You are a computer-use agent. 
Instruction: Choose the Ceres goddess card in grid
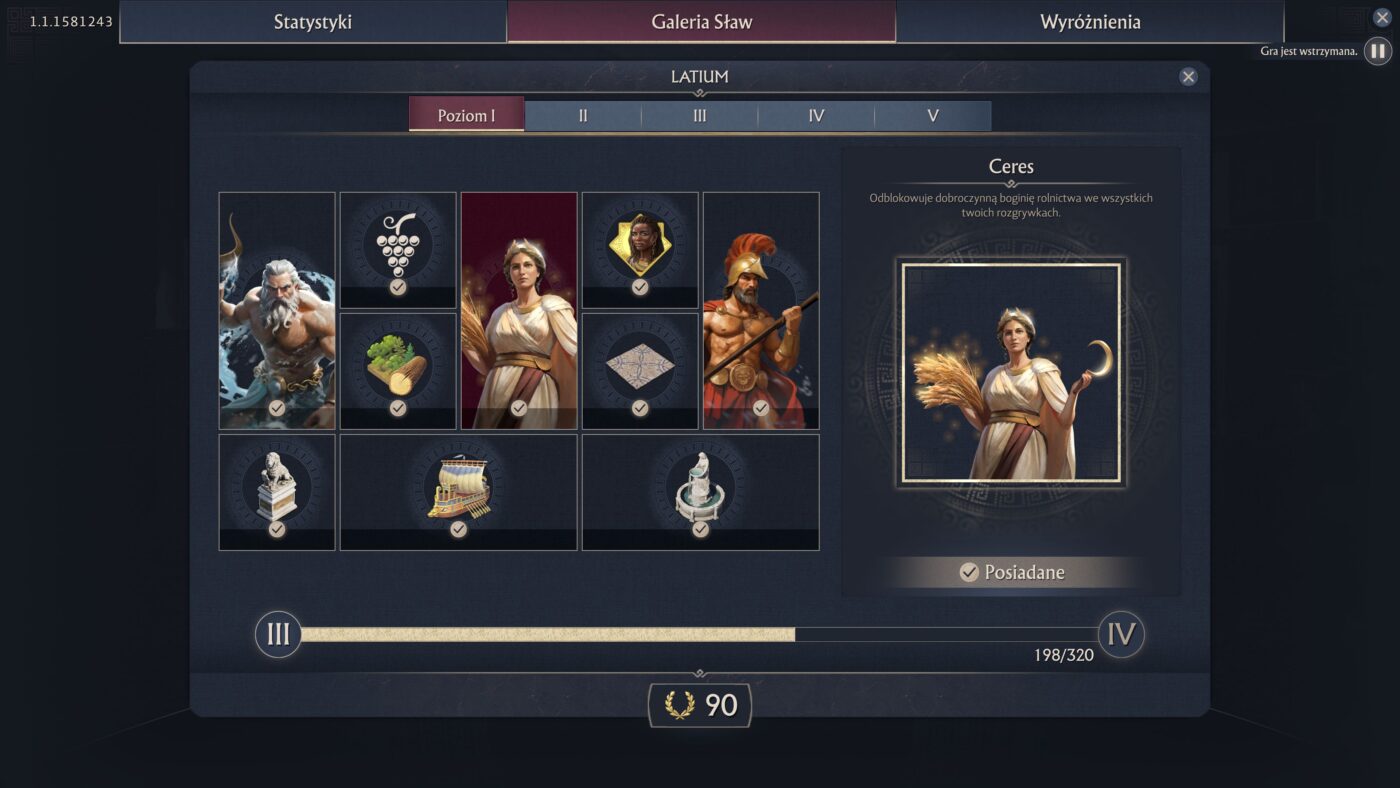pos(519,310)
